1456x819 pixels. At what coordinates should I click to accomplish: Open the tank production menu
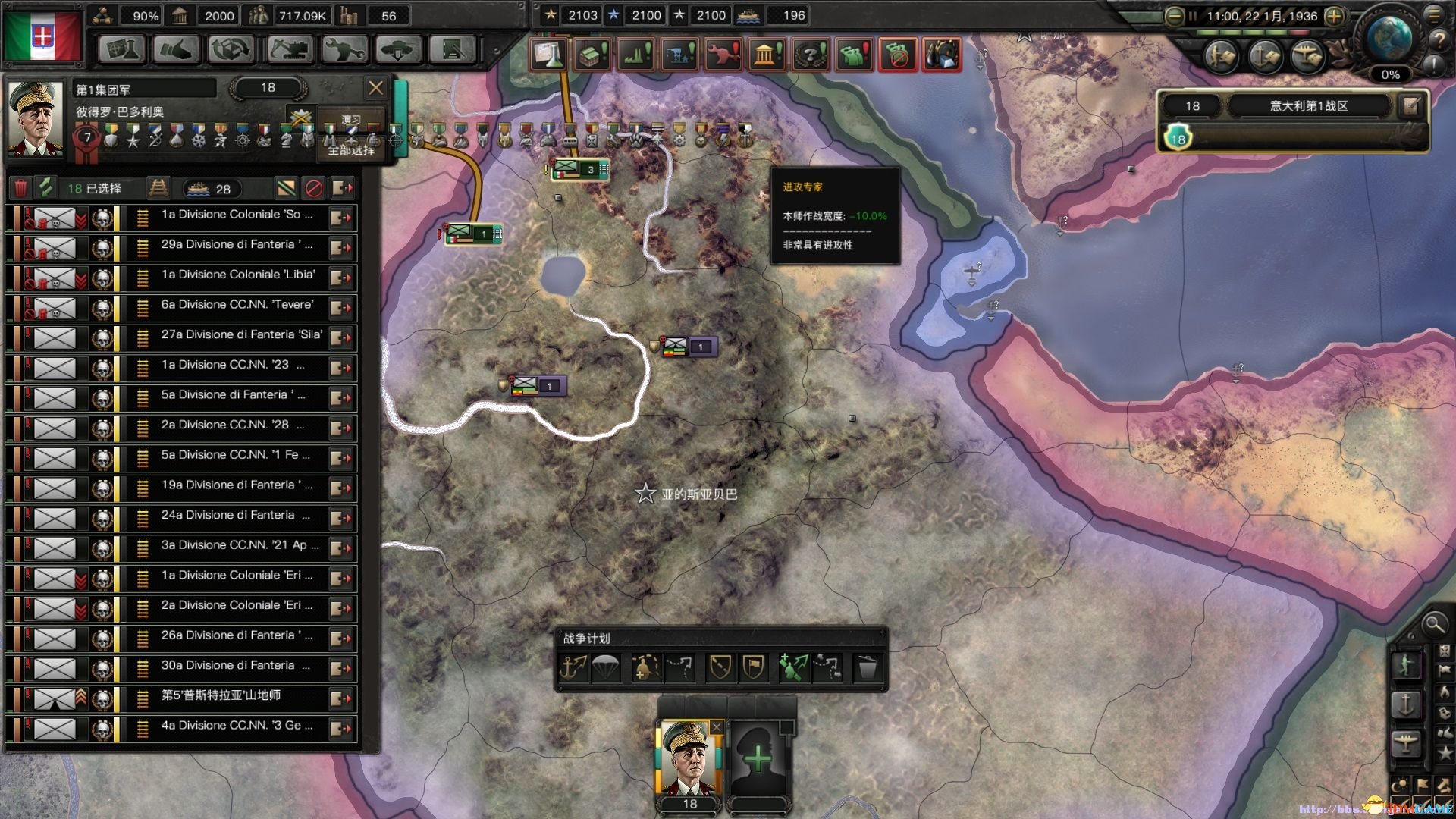[289, 50]
